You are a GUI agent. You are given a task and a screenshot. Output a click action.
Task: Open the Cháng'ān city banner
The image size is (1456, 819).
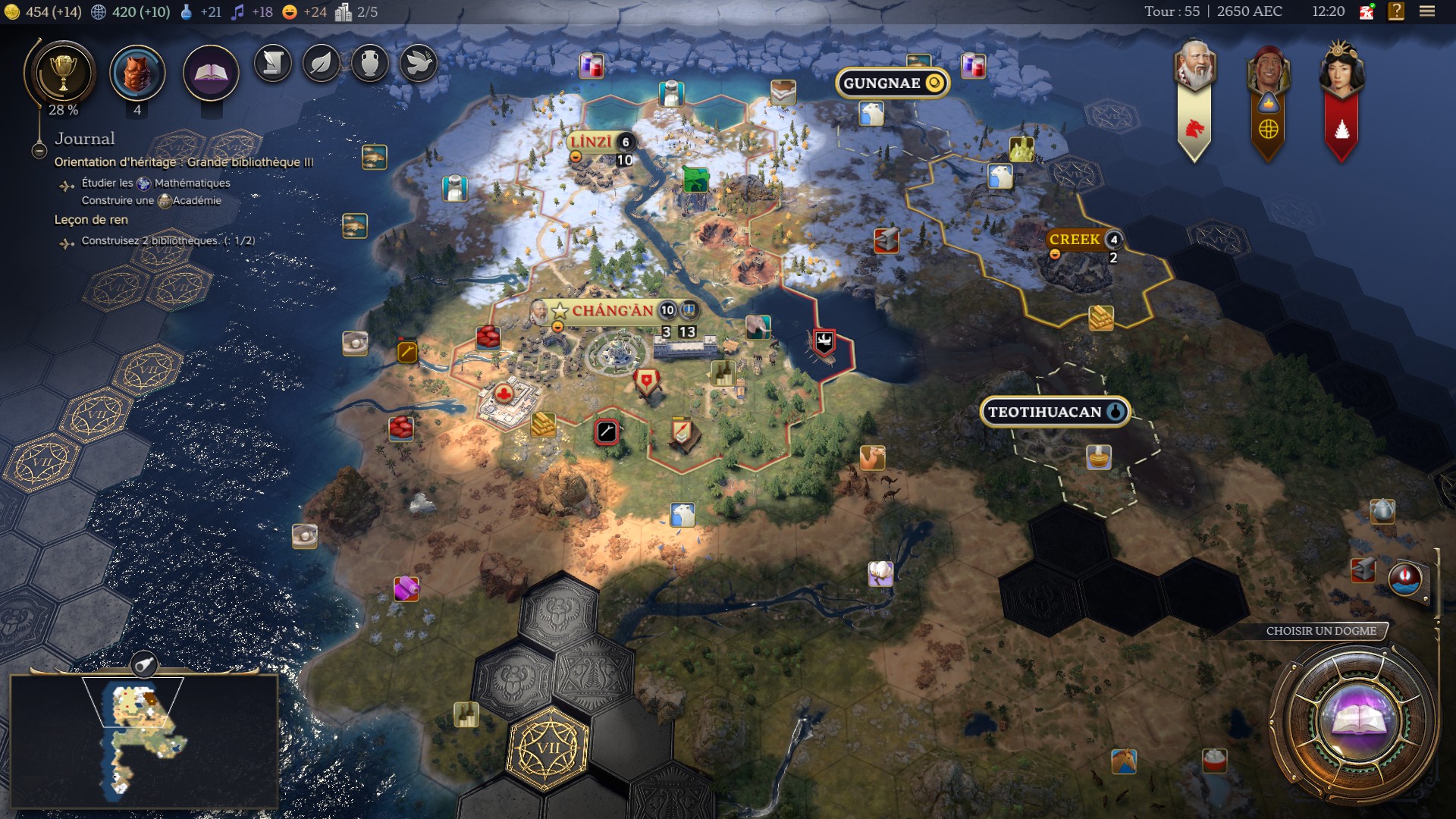click(612, 311)
